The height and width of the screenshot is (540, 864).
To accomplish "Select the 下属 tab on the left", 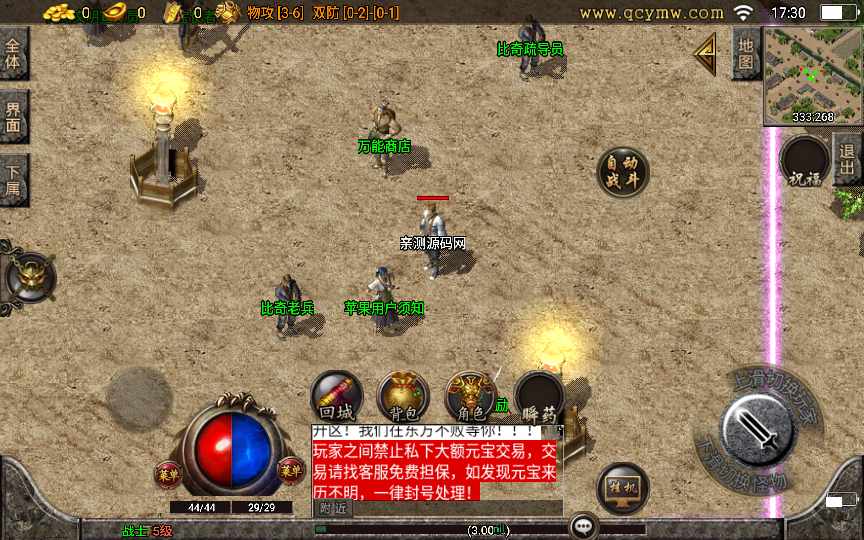I will coord(13,180).
